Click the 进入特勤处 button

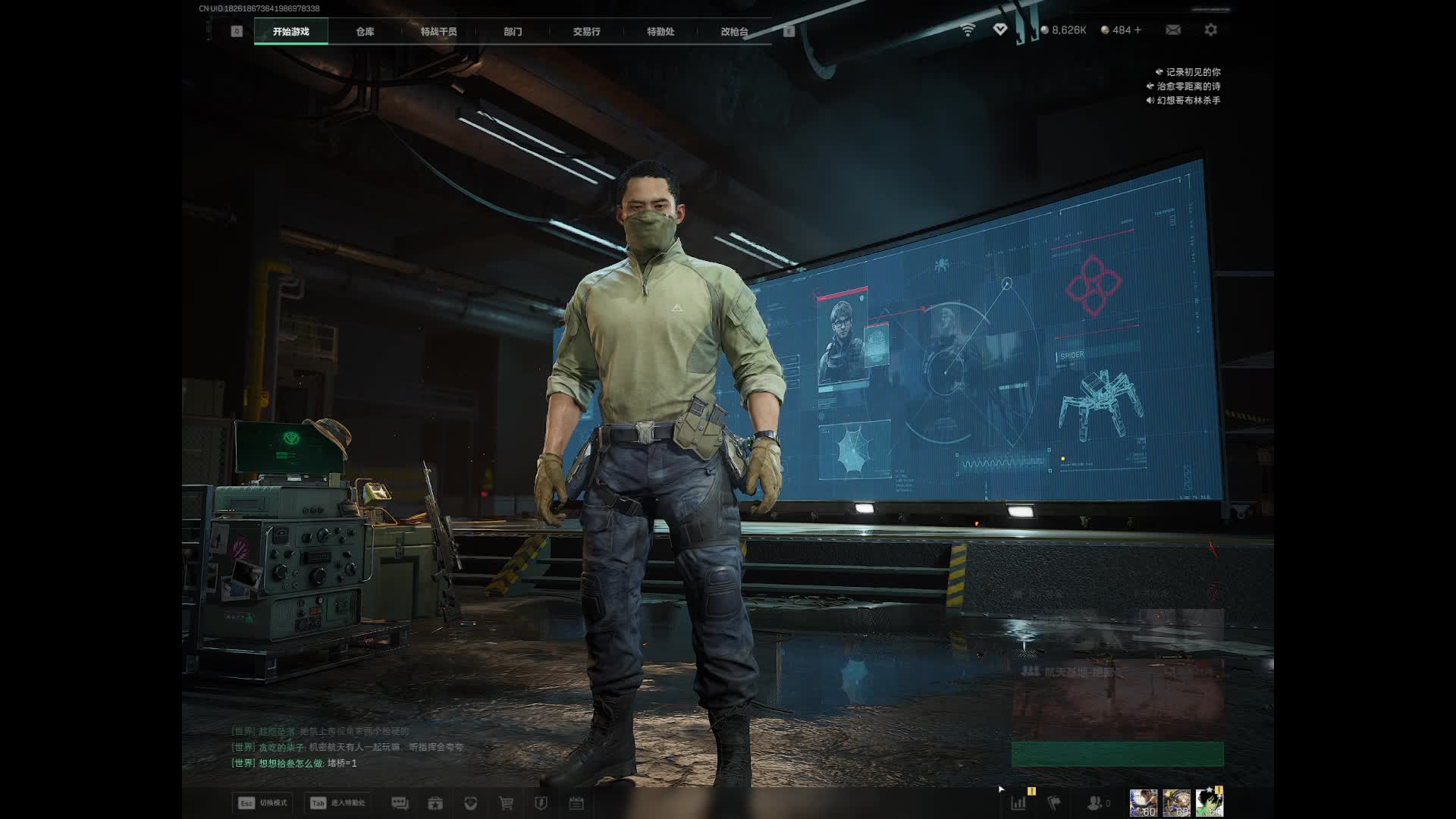pyautogui.click(x=338, y=803)
